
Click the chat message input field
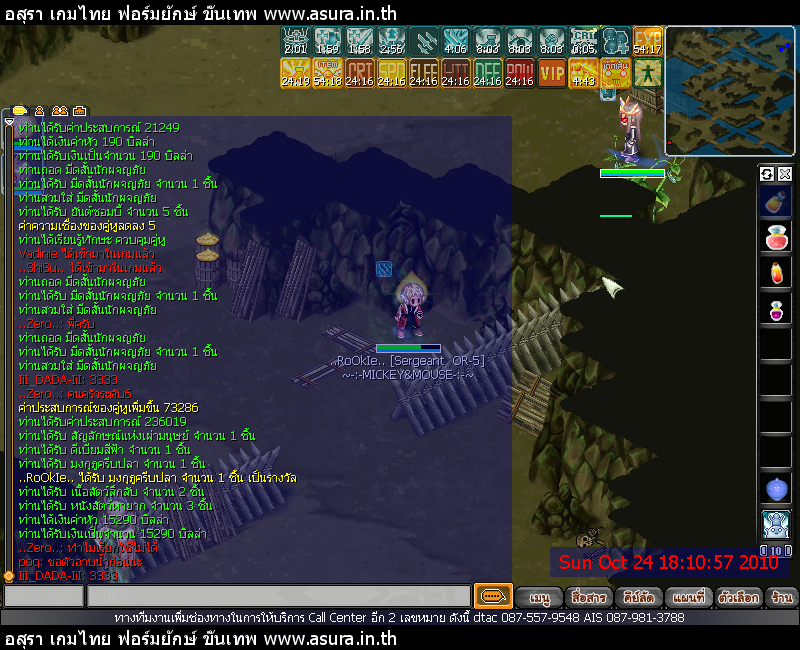click(x=278, y=597)
